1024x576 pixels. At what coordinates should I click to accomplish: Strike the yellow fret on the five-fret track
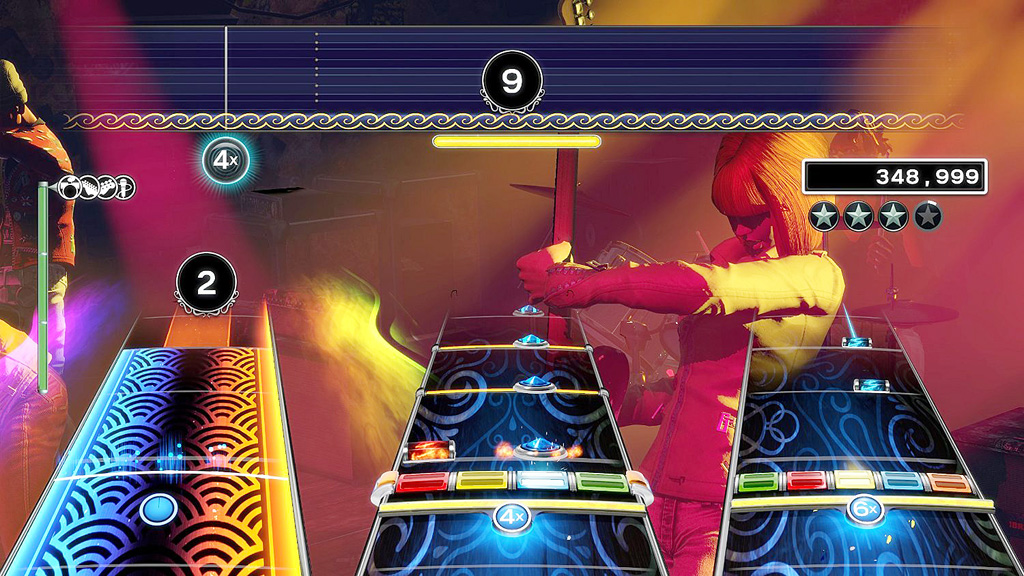855,482
